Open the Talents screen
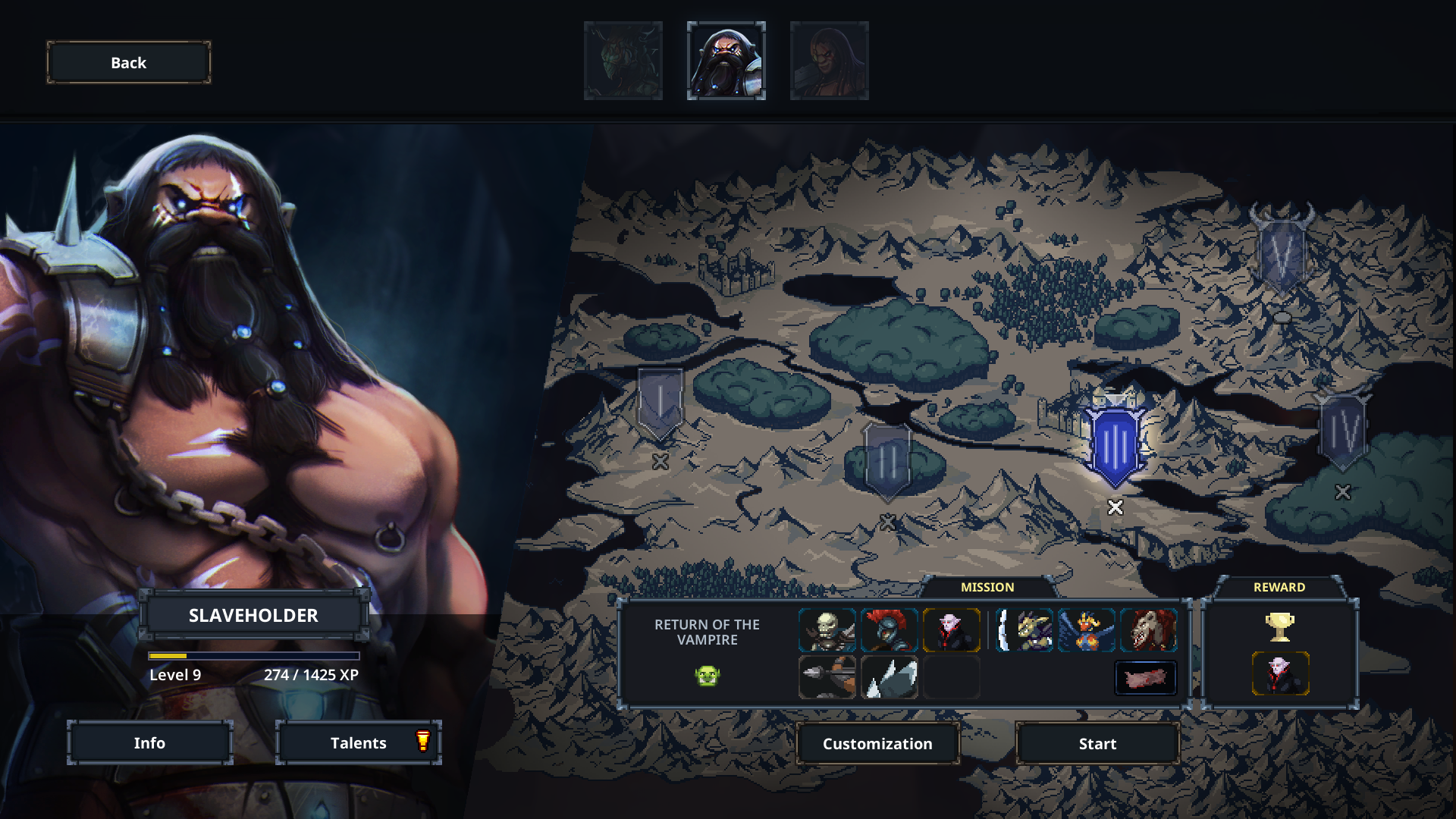Screen dimensions: 1456x819 pyautogui.click(x=359, y=742)
